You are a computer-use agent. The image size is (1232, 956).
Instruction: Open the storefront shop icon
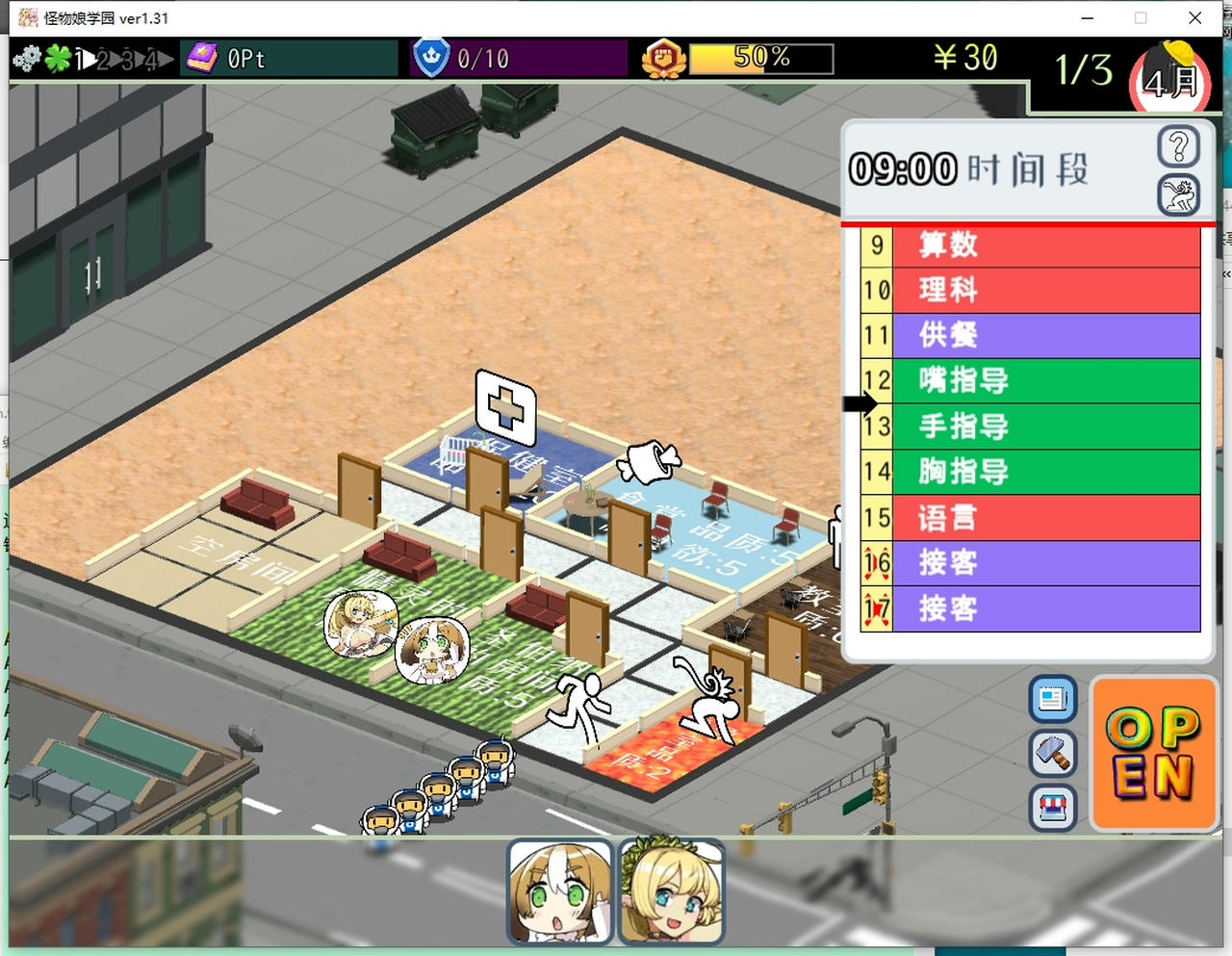coord(1052,809)
